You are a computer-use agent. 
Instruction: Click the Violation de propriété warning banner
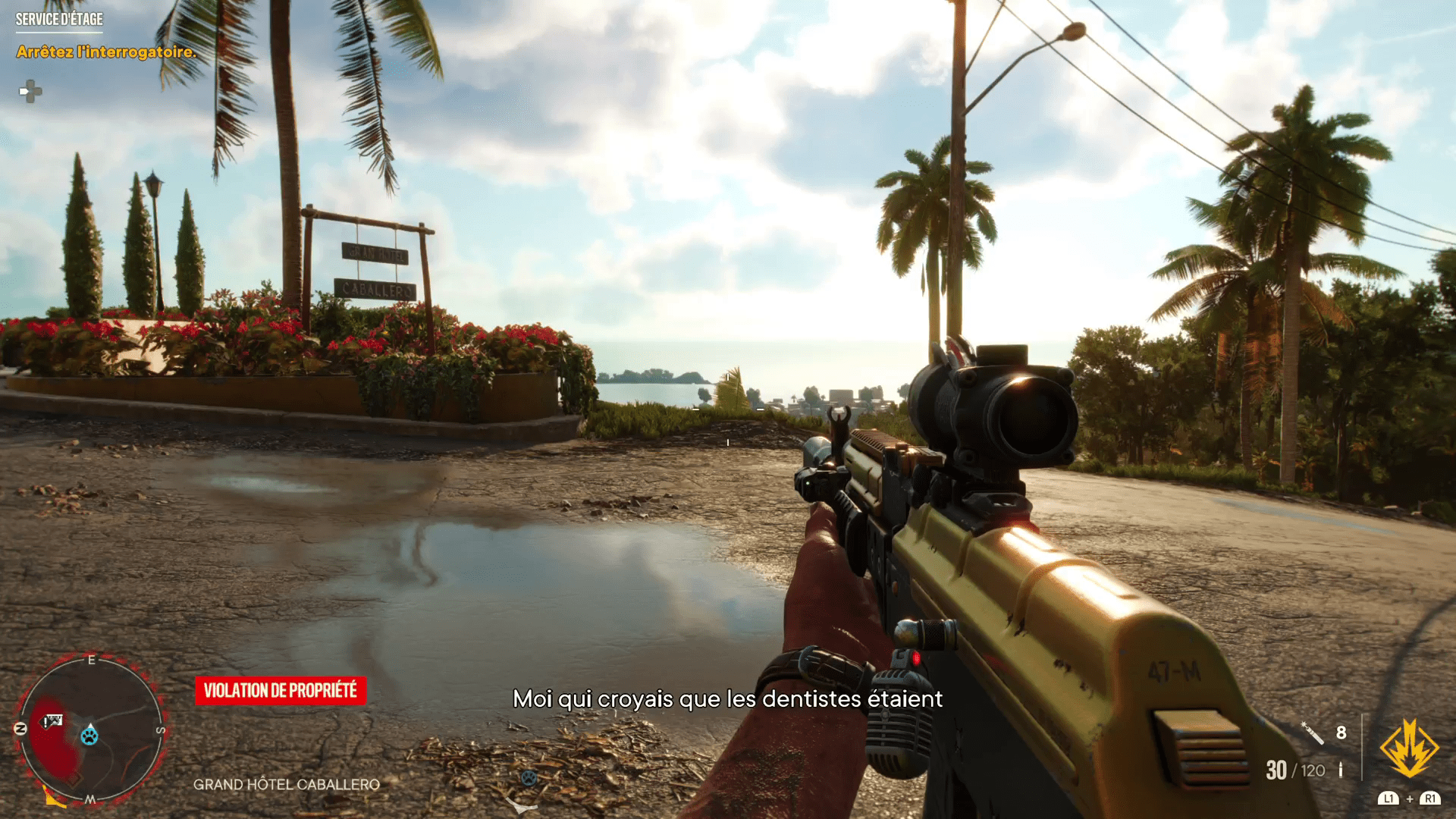point(280,690)
